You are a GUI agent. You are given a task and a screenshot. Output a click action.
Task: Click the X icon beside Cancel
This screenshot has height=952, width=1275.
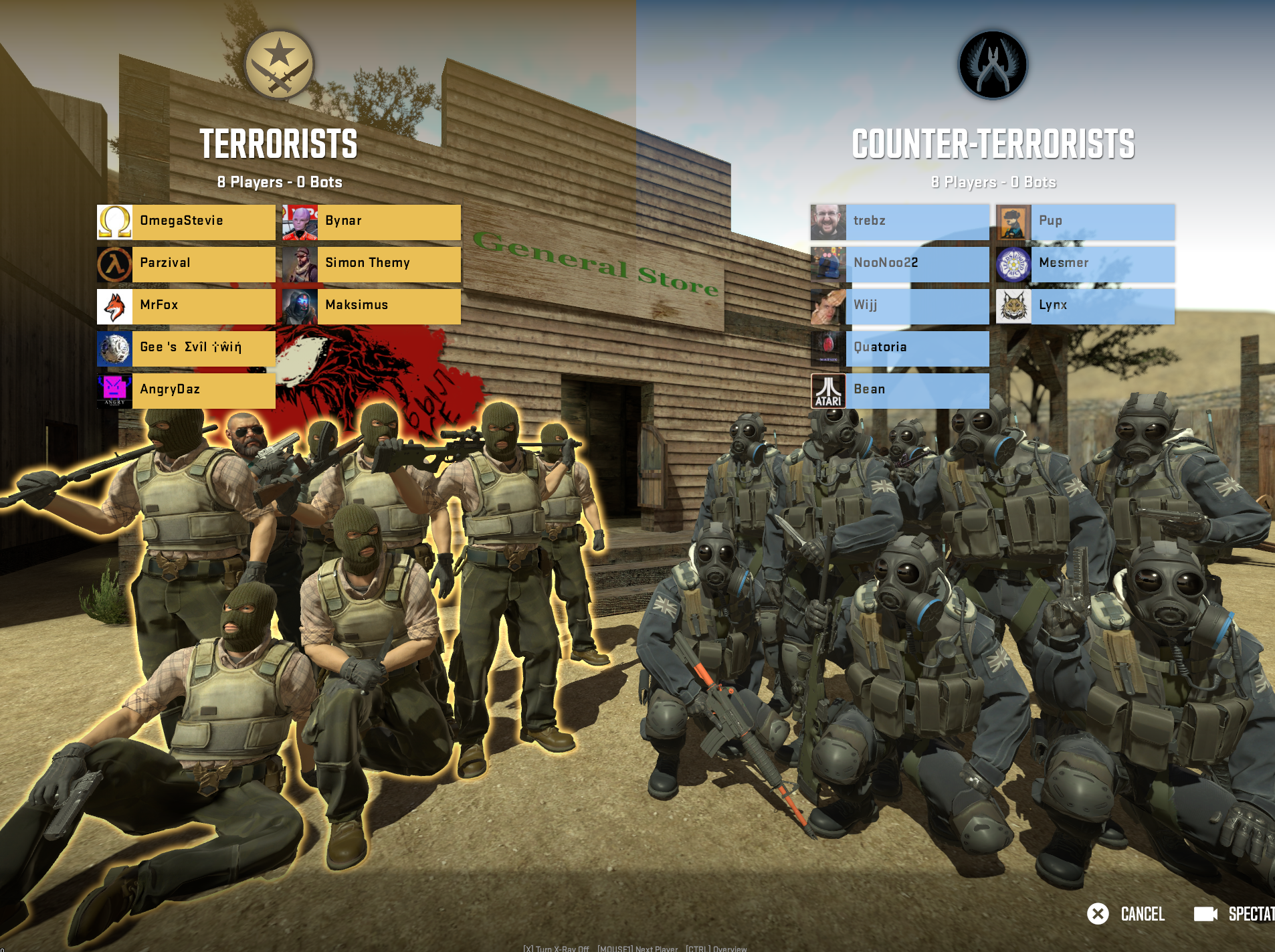(x=1099, y=914)
